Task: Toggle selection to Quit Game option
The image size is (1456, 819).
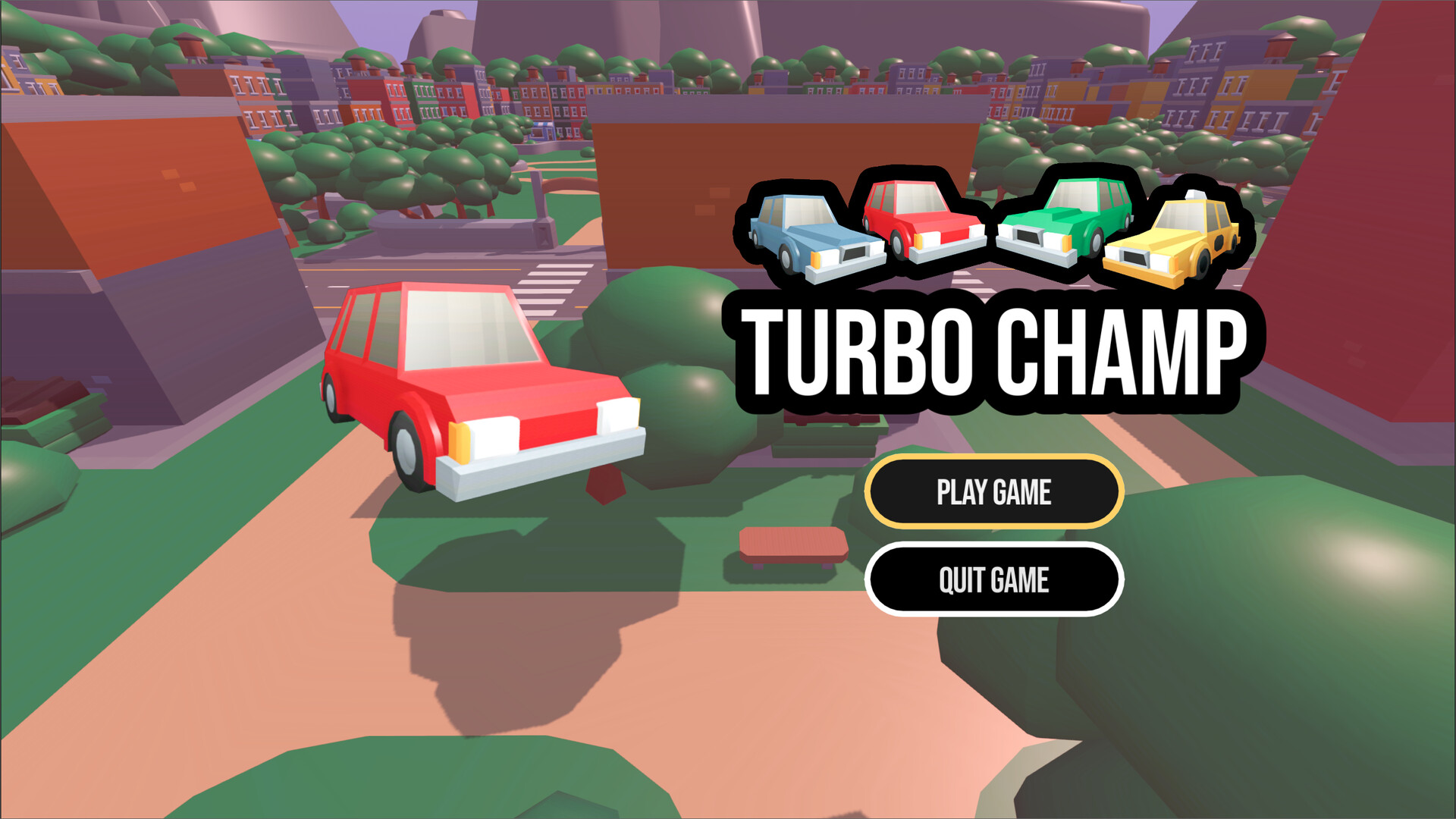Action: click(x=994, y=579)
